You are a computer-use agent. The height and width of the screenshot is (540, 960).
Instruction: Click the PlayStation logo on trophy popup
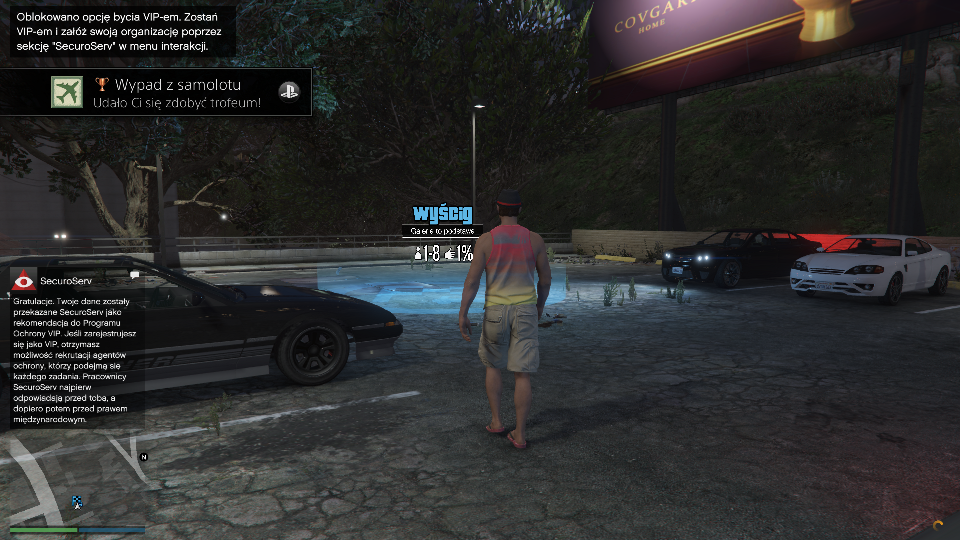[287, 92]
